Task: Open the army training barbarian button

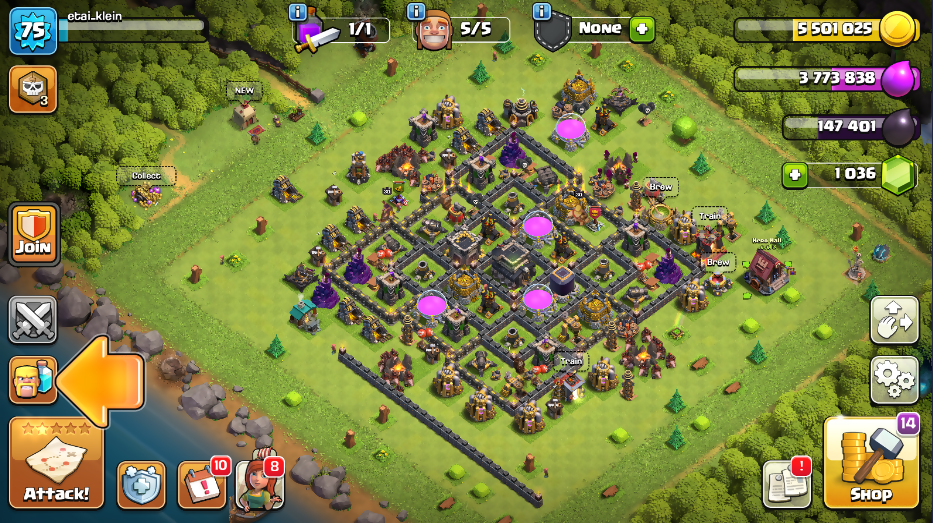Action: coord(32,380)
